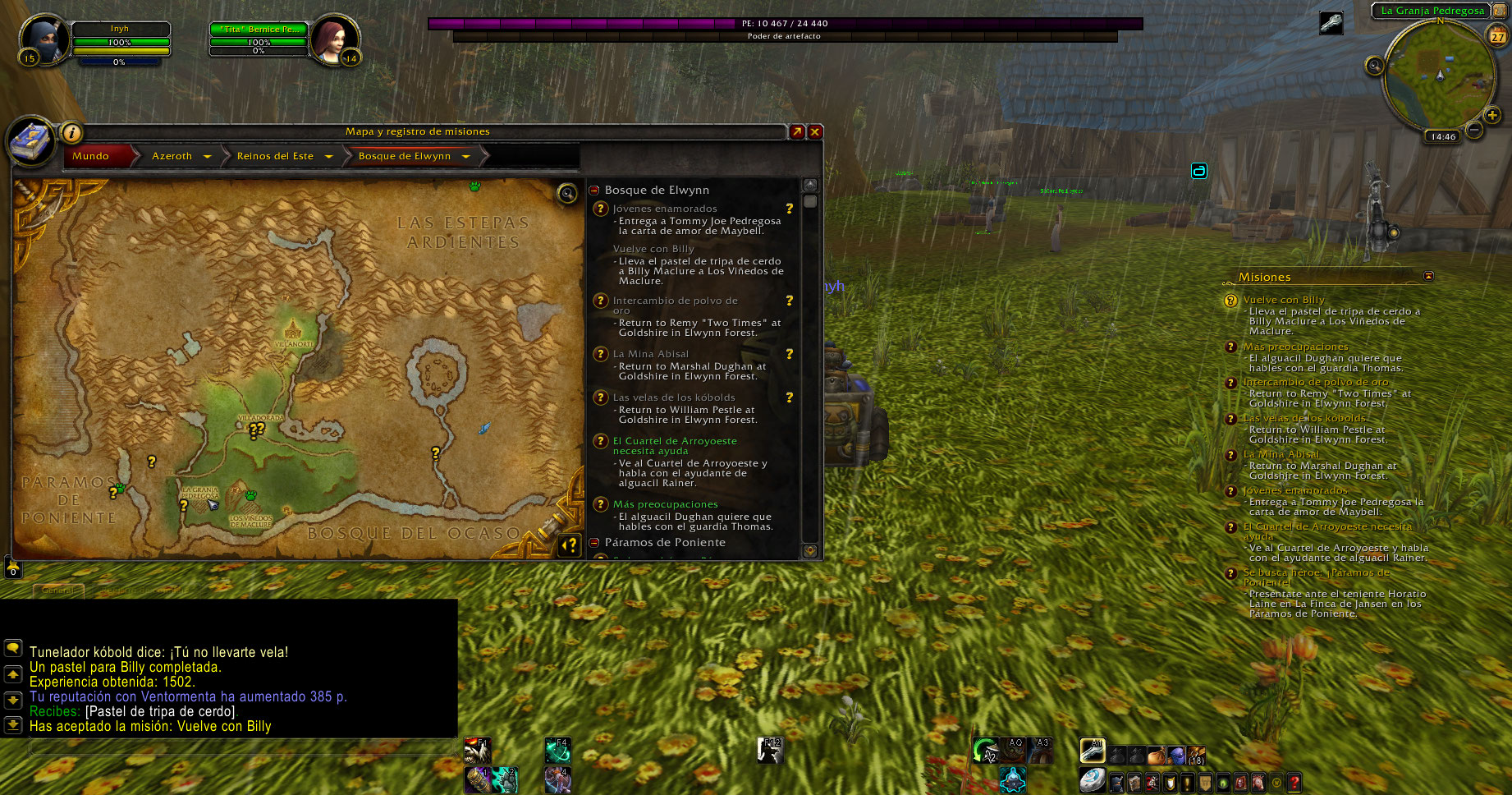Maximize the map window with arrow button
The height and width of the screenshot is (795, 1512).
[797, 131]
